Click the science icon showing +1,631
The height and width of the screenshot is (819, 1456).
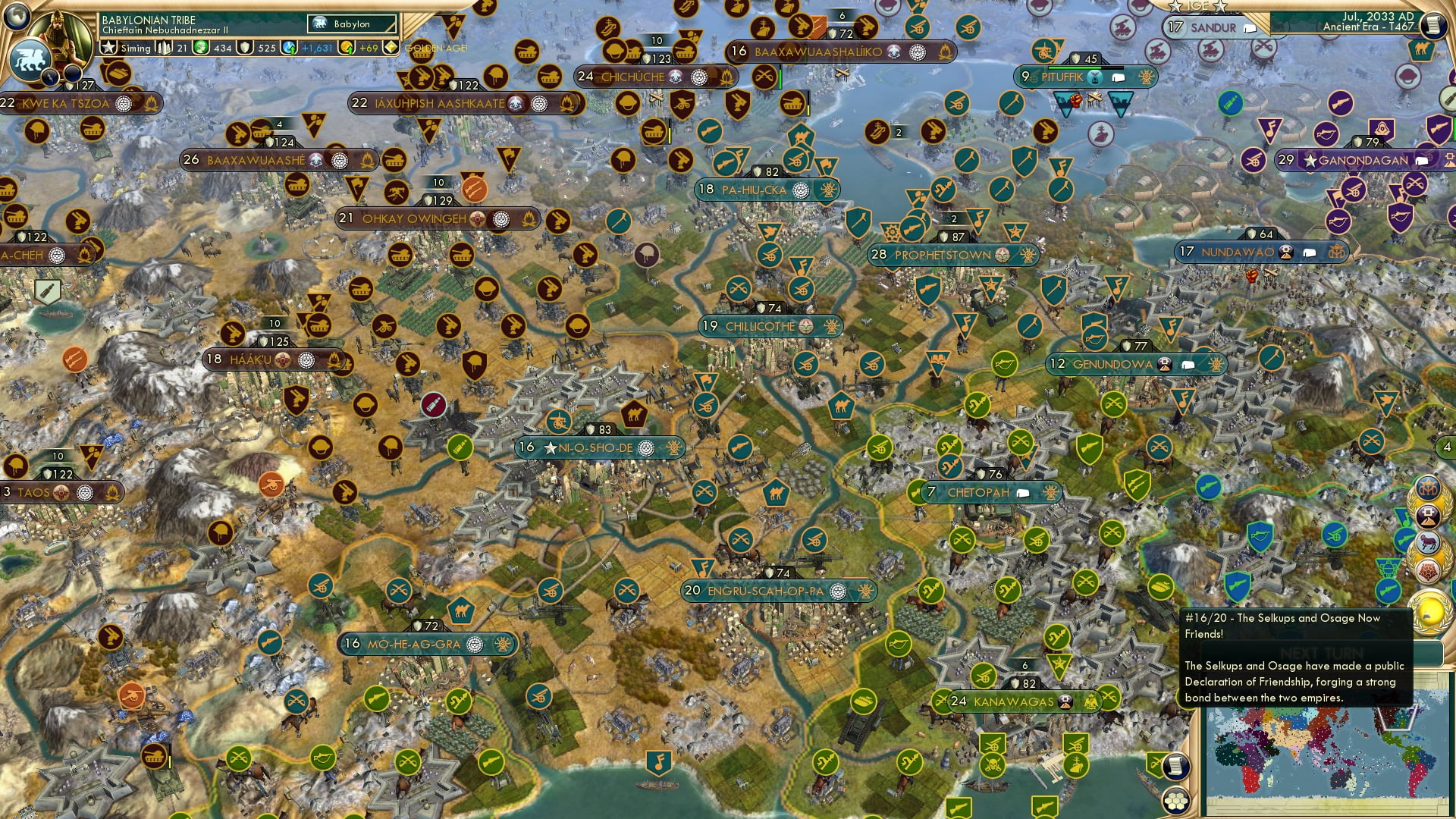pyautogui.click(x=288, y=46)
